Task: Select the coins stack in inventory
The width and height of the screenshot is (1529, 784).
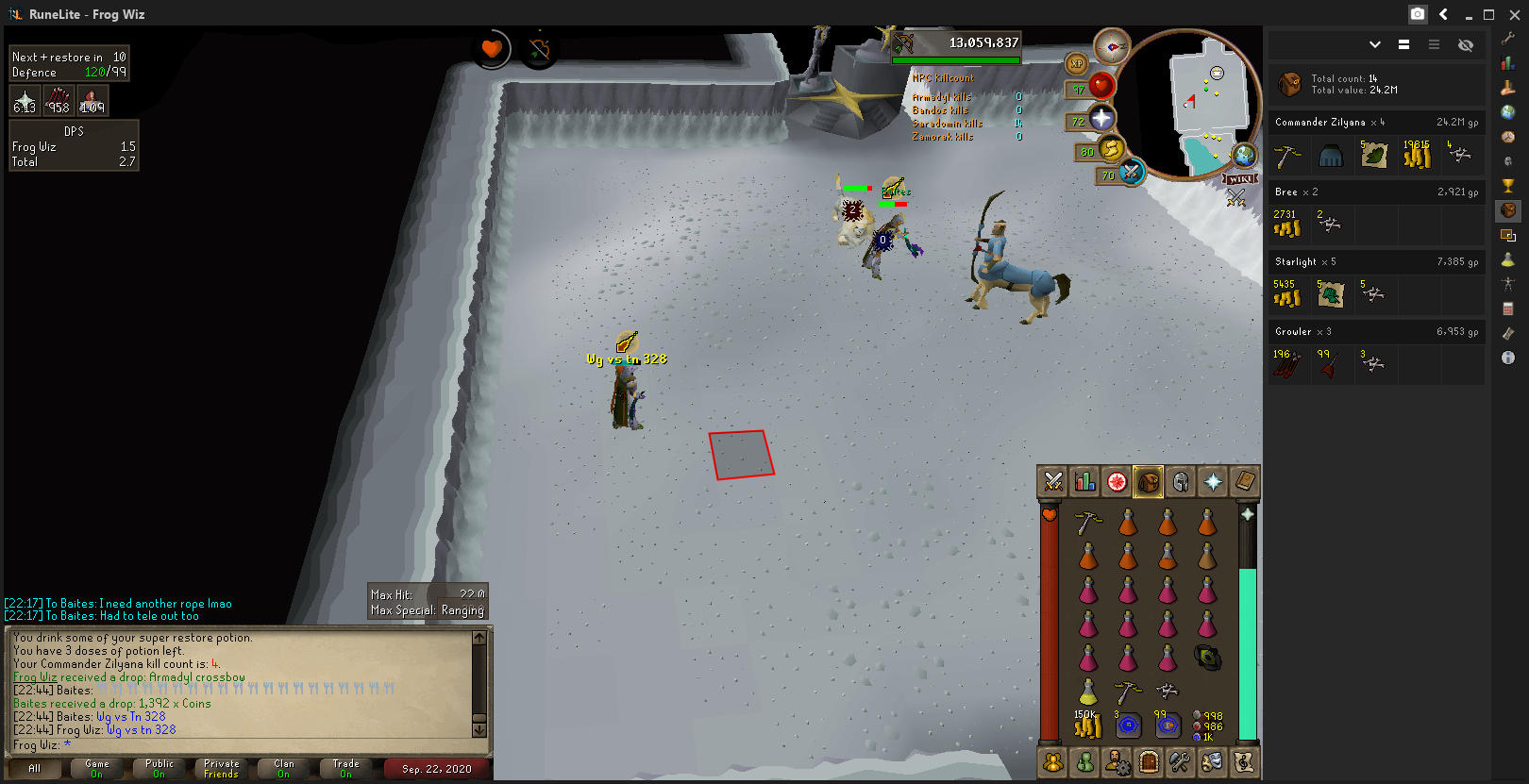Action: [1087, 725]
